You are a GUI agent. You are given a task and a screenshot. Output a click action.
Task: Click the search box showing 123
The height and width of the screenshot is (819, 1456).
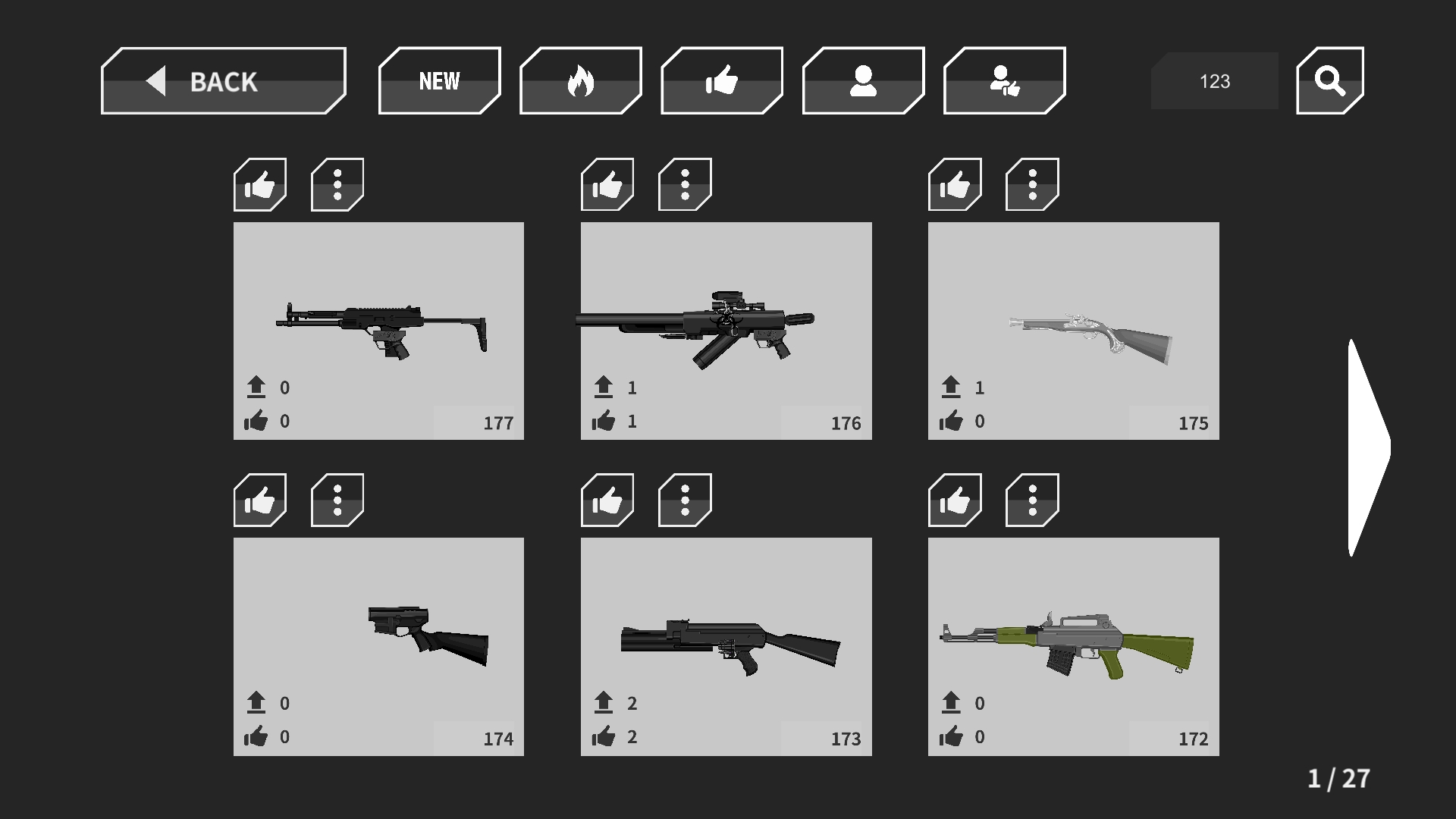[1213, 80]
